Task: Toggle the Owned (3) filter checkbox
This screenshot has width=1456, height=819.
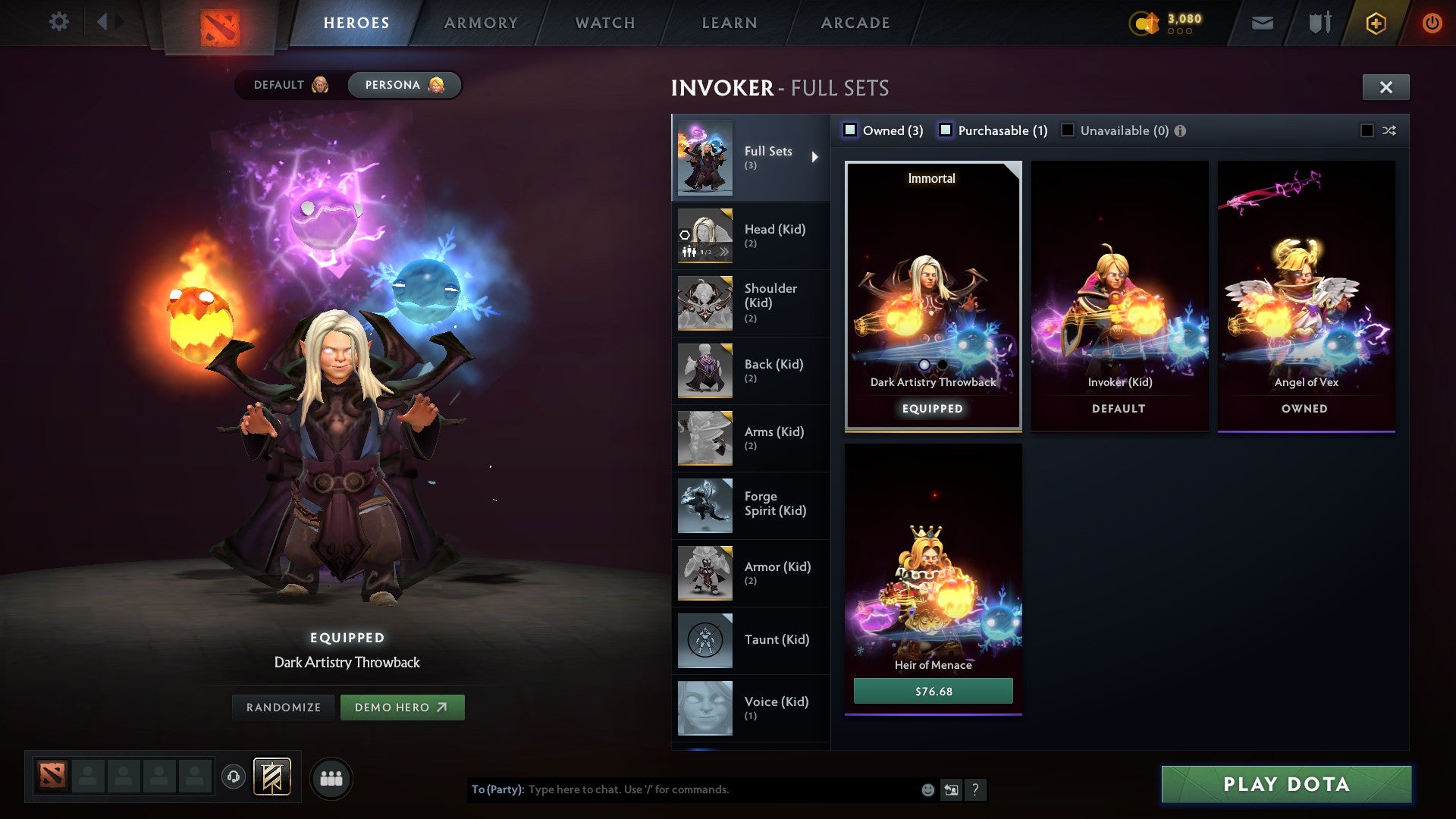Action: tap(851, 130)
